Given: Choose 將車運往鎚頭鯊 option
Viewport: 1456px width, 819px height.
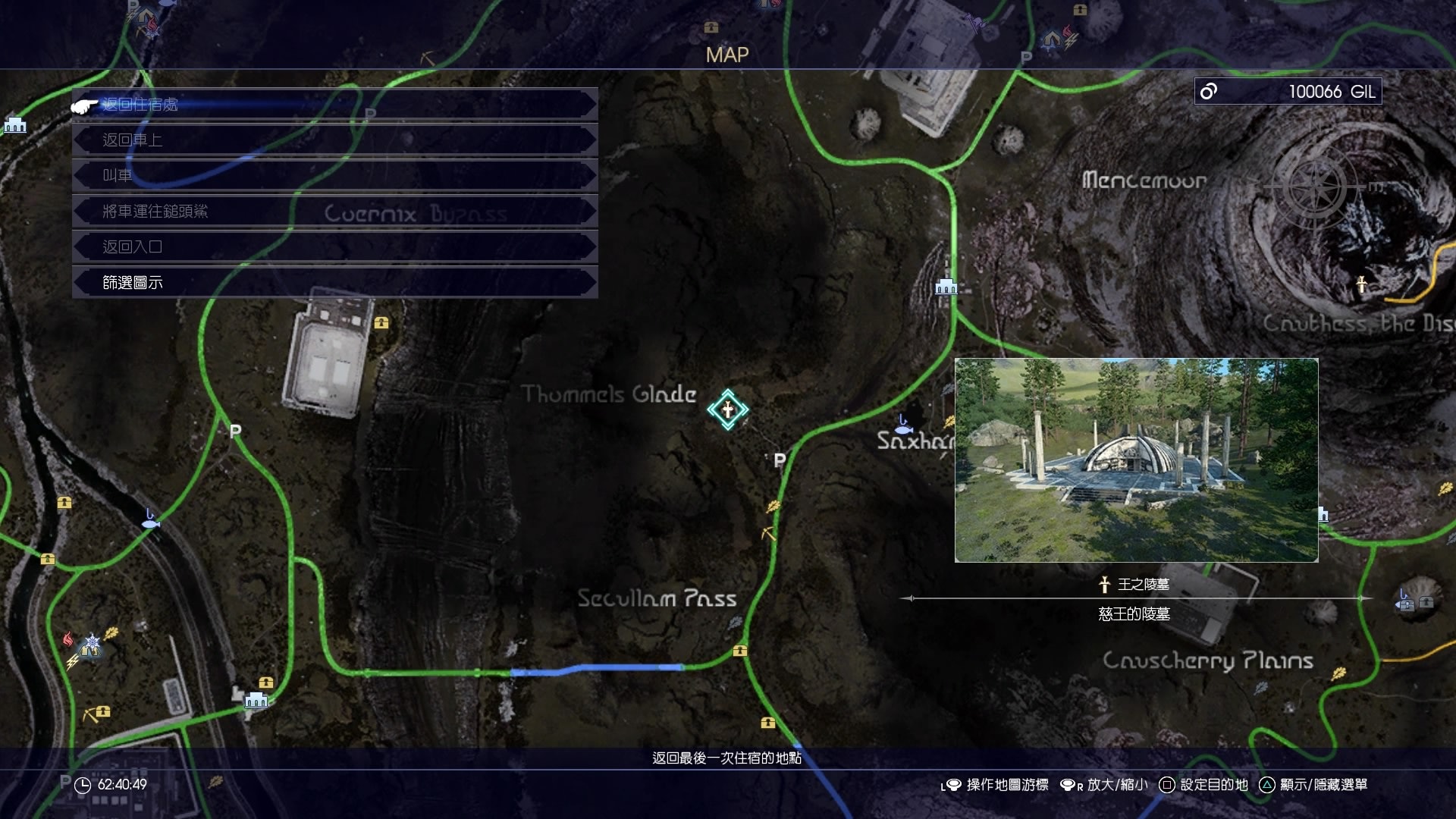Looking at the screenshot, I should click(x=334, y=212).
